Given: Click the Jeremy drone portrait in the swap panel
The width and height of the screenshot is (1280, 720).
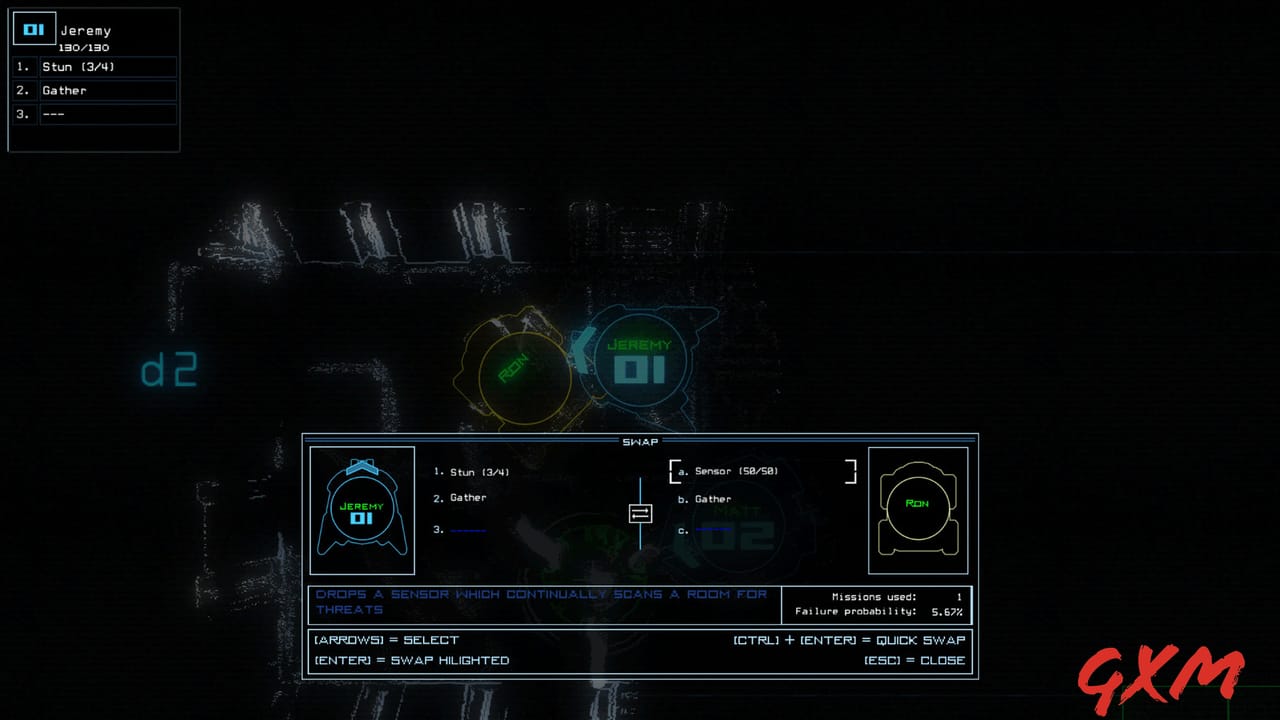Looking at the screenshot, I should [x=362, y=510].
